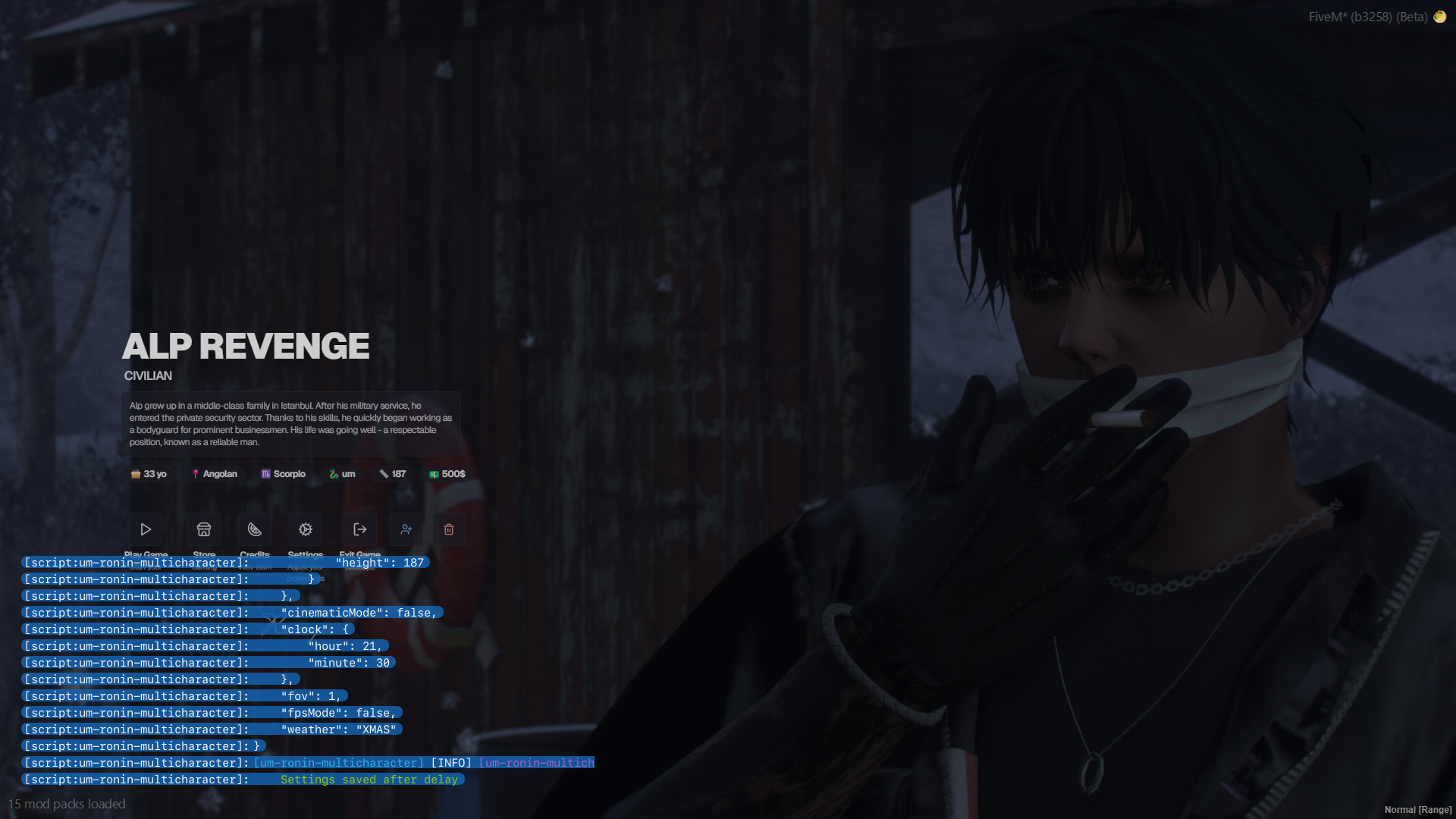Image resolution: width=1456 pixels, height=819 pixels.
Task: Open Settings via the gear icon
Action: [x=305, y=529]
